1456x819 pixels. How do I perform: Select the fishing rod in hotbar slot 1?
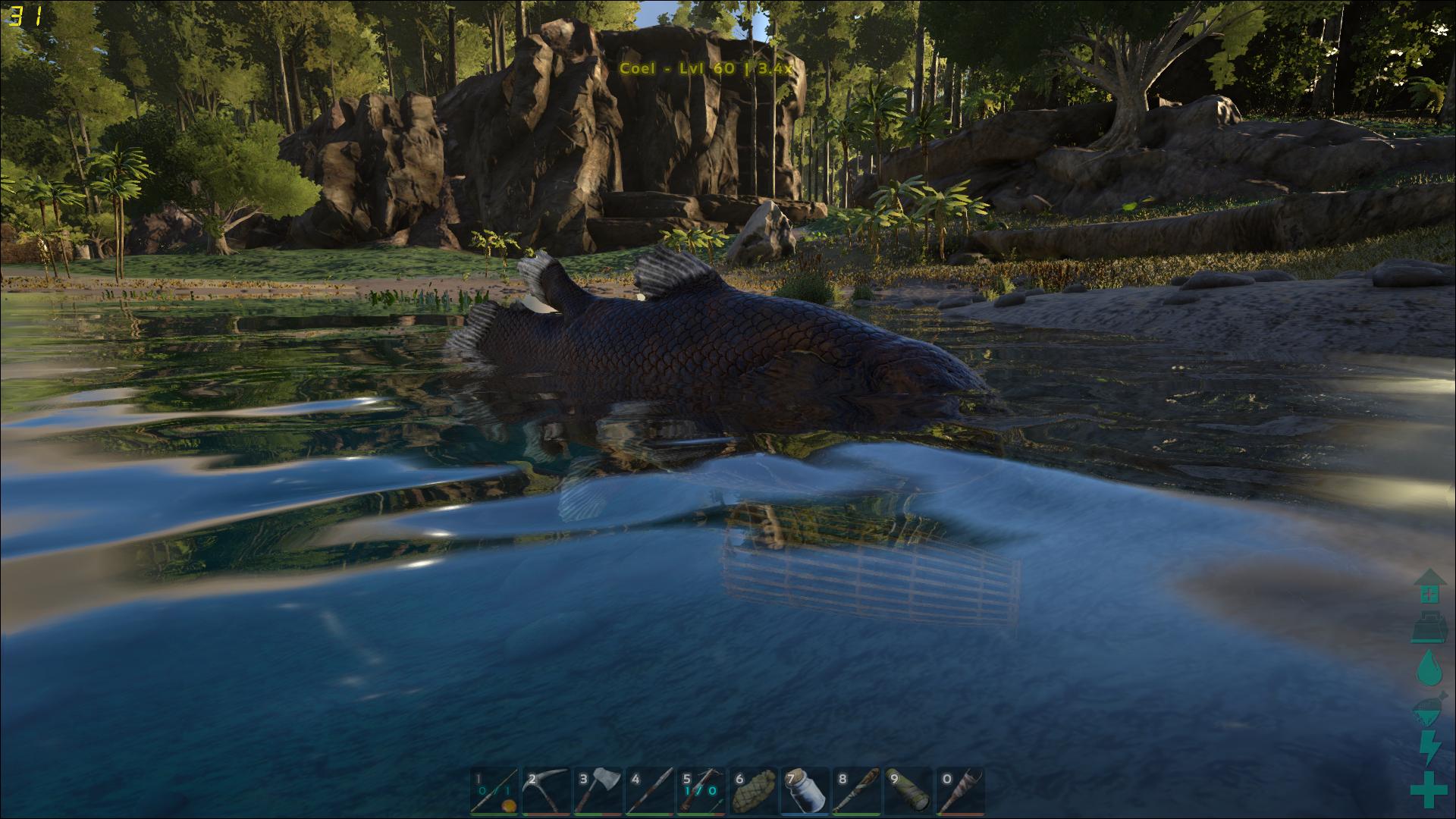[494, 792]
